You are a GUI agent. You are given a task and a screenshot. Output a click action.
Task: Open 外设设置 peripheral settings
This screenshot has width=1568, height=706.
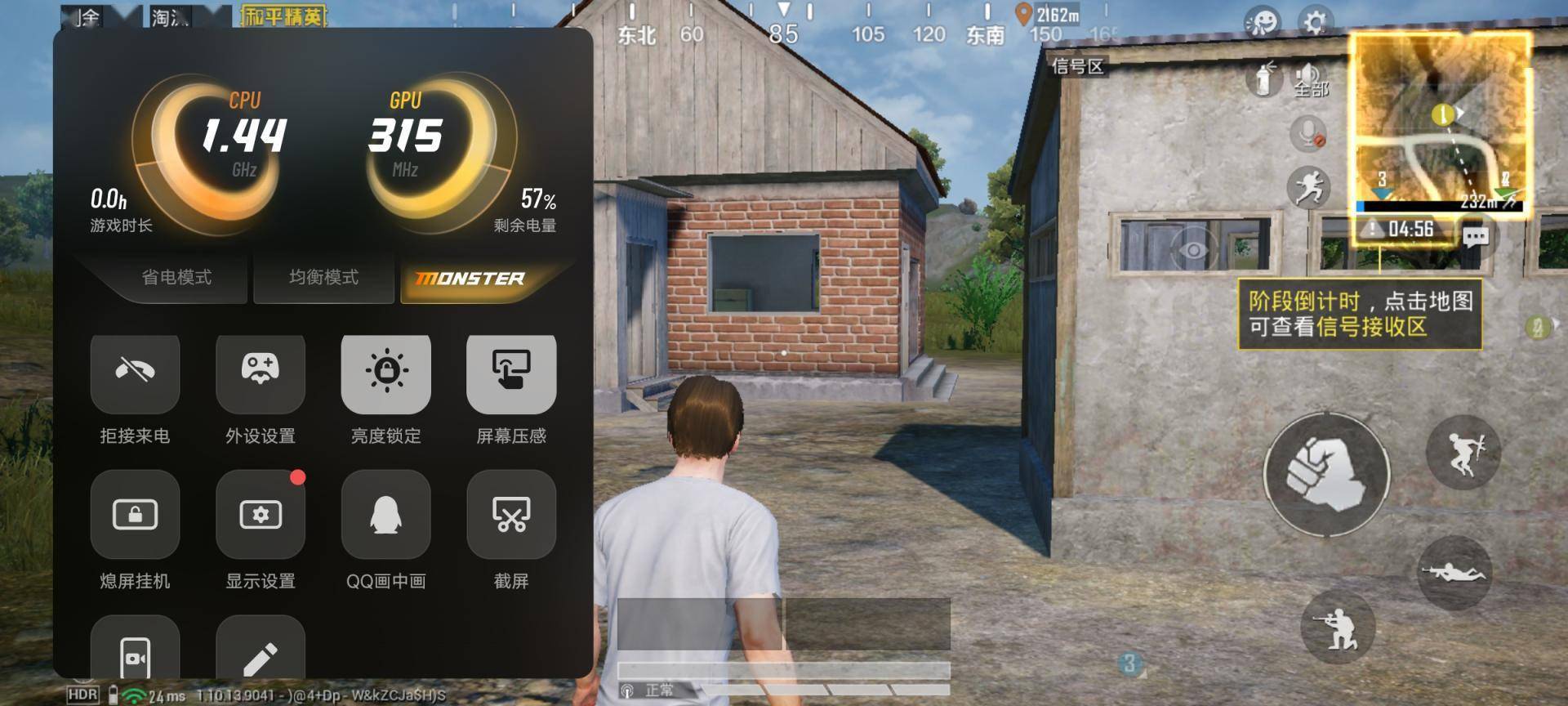tap(261, 372)
